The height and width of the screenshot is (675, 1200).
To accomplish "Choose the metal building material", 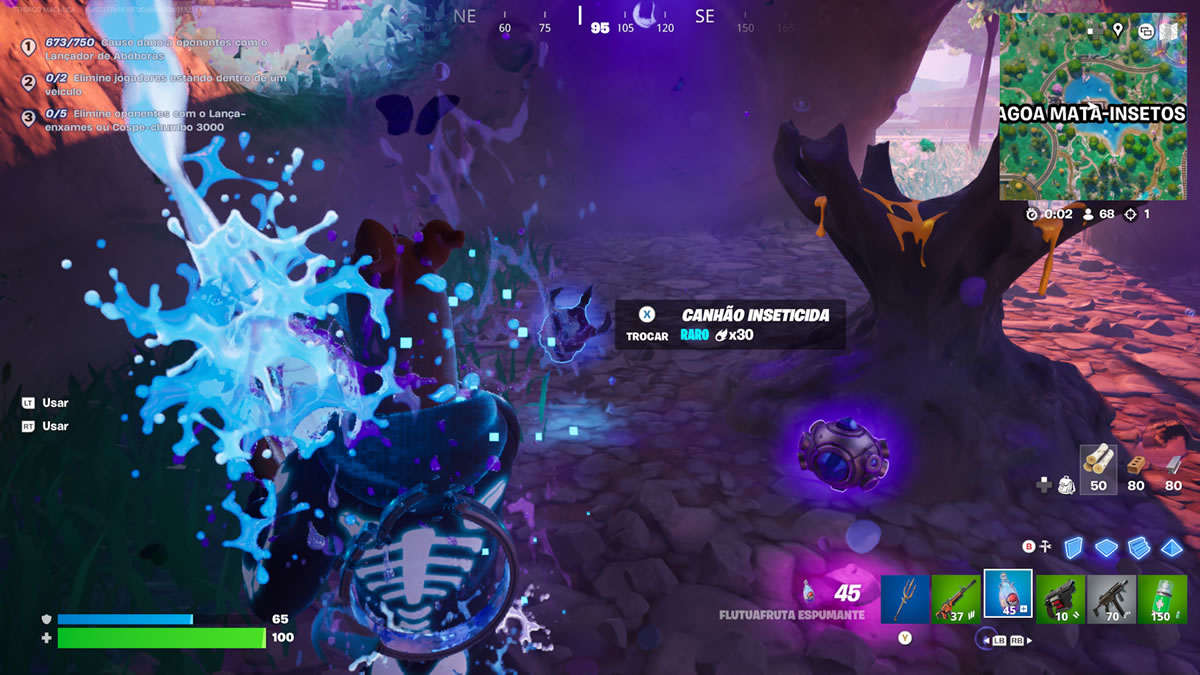I will [x=1173, y=466].
